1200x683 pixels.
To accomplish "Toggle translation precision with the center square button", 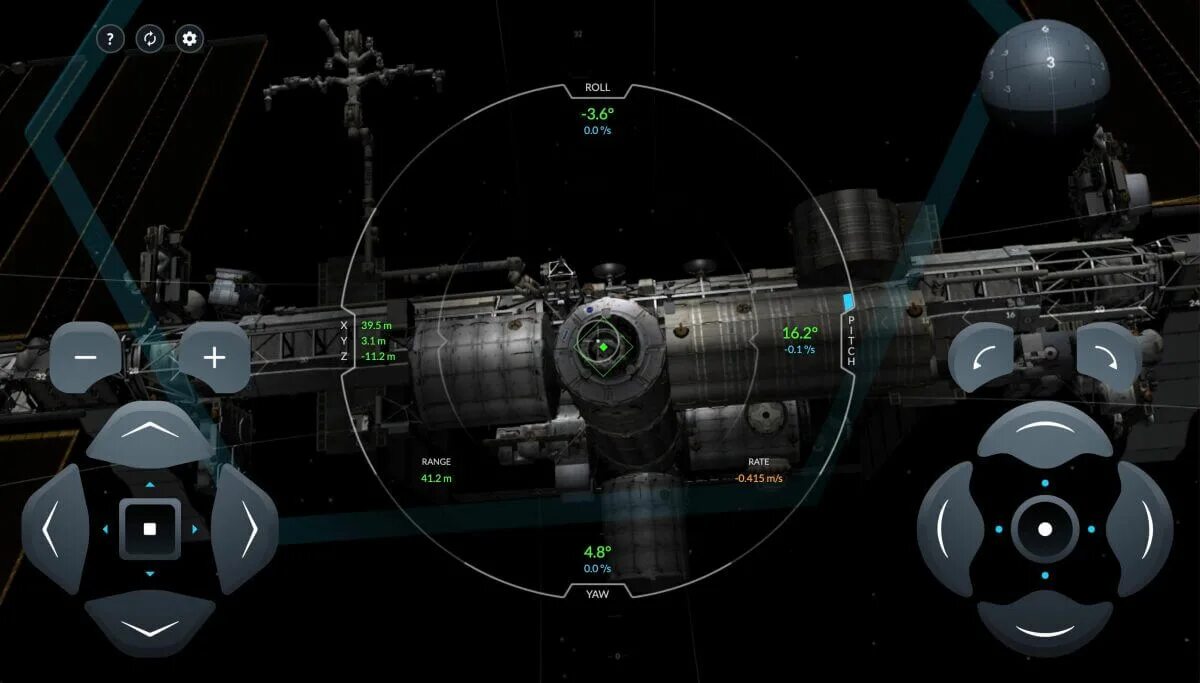I will [x=150, y=528].
